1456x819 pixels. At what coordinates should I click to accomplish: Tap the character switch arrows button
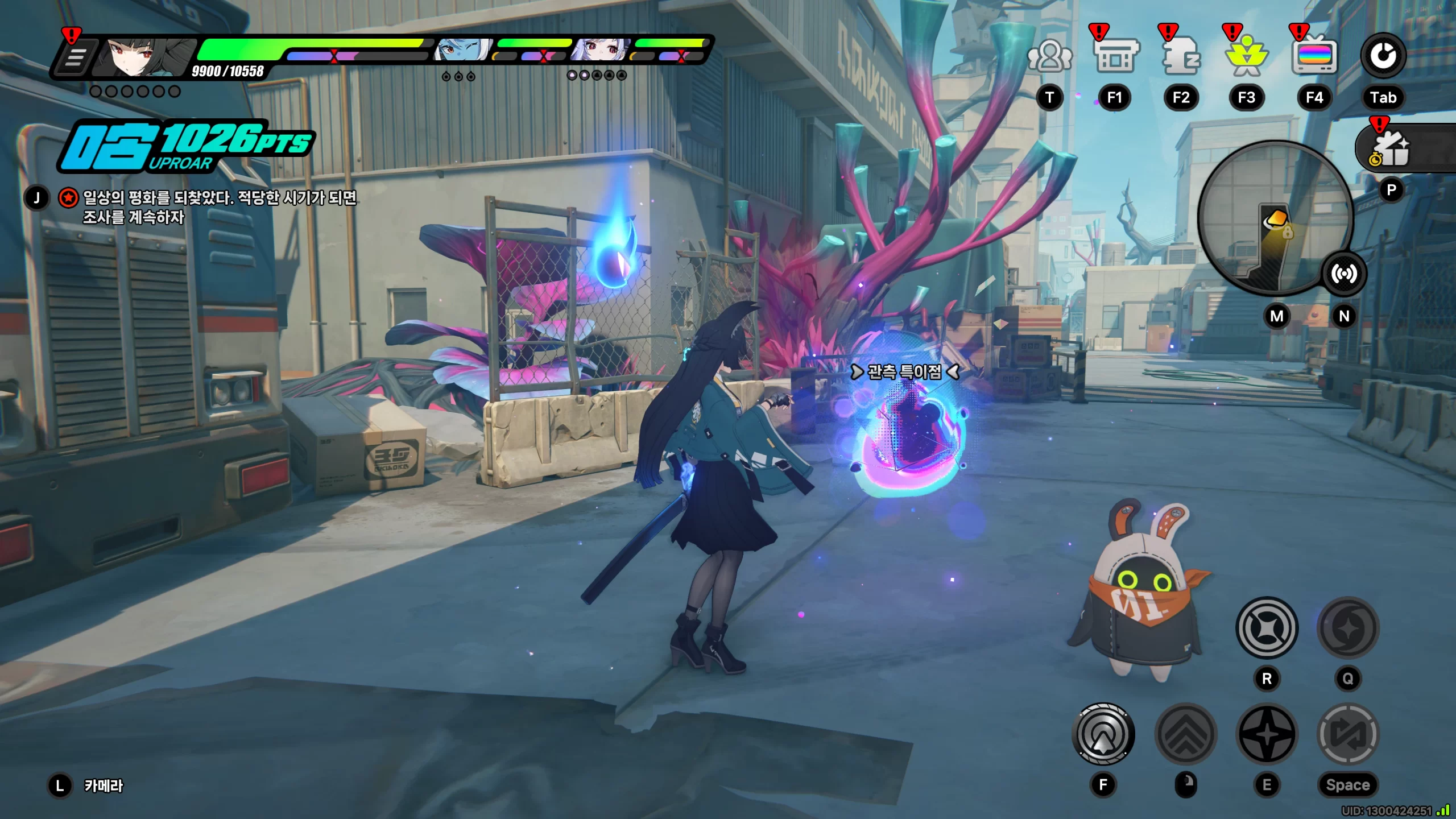click(x=1348, y=734)
